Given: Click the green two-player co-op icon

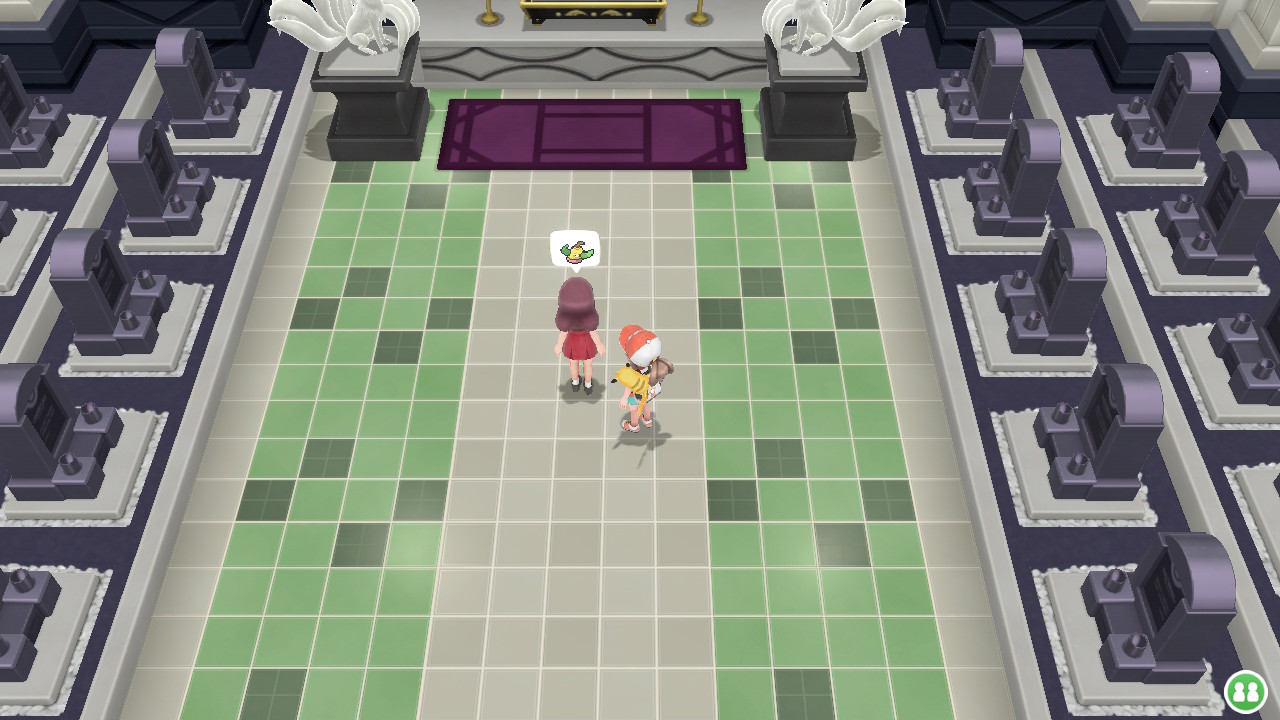Looking at the screenshot, I should tap(1245, 691).
